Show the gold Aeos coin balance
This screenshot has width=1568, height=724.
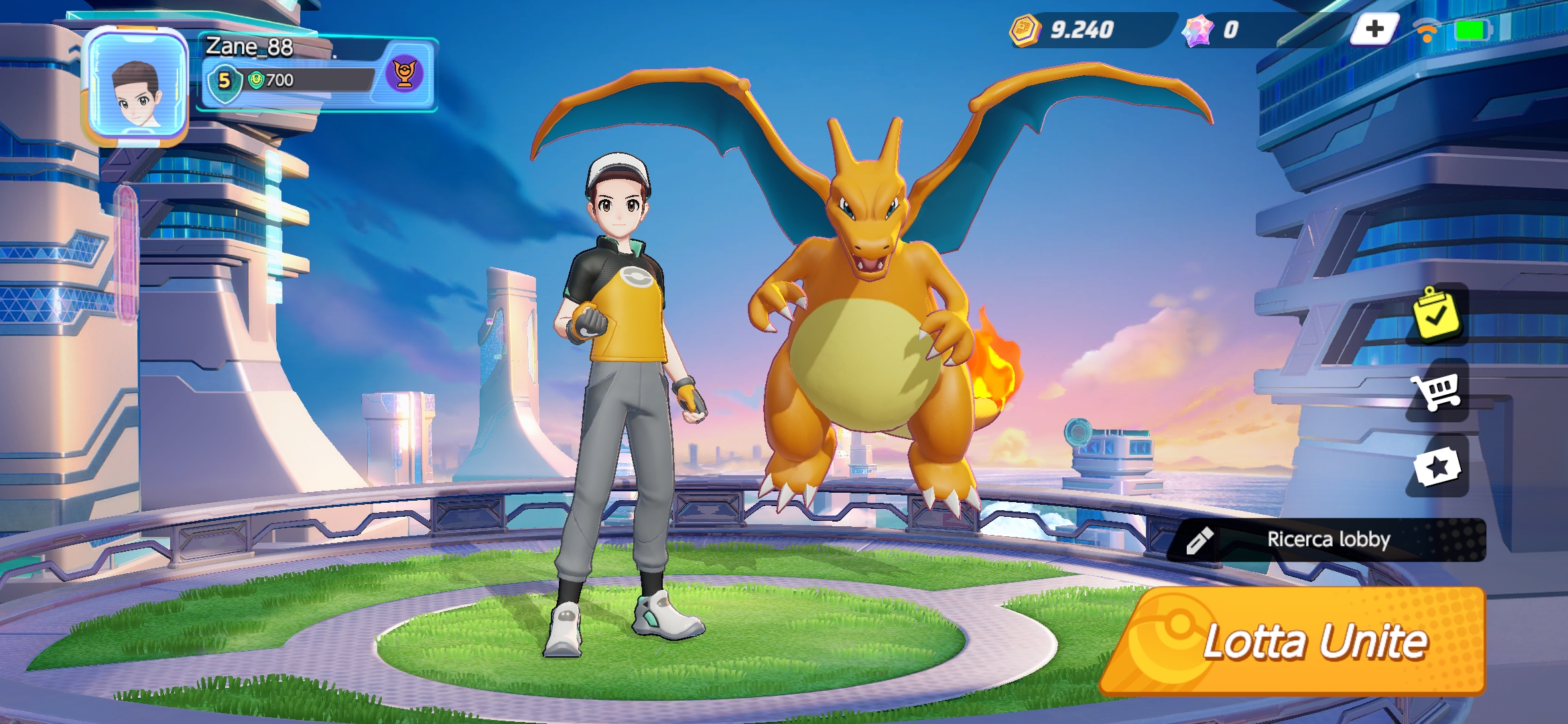pos(1065,29)
